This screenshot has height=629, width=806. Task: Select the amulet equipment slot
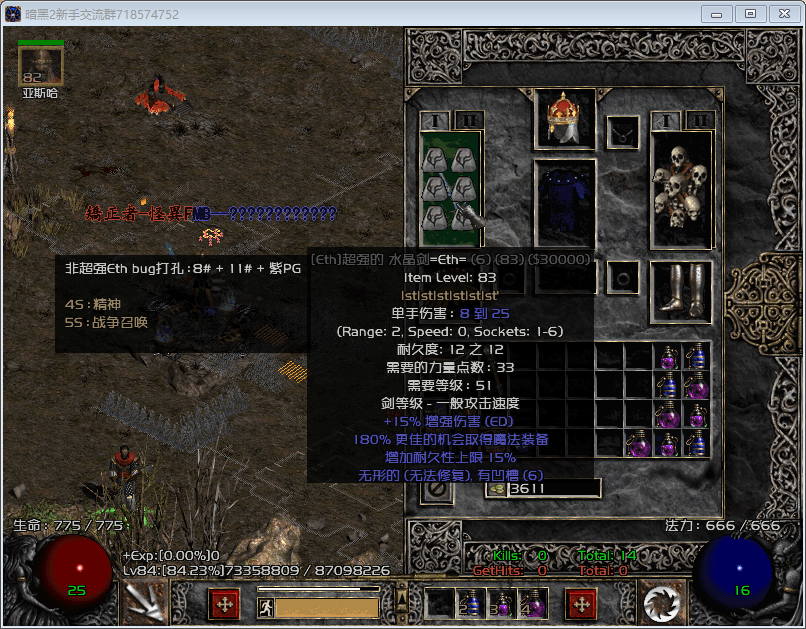(x=624, y=131)
